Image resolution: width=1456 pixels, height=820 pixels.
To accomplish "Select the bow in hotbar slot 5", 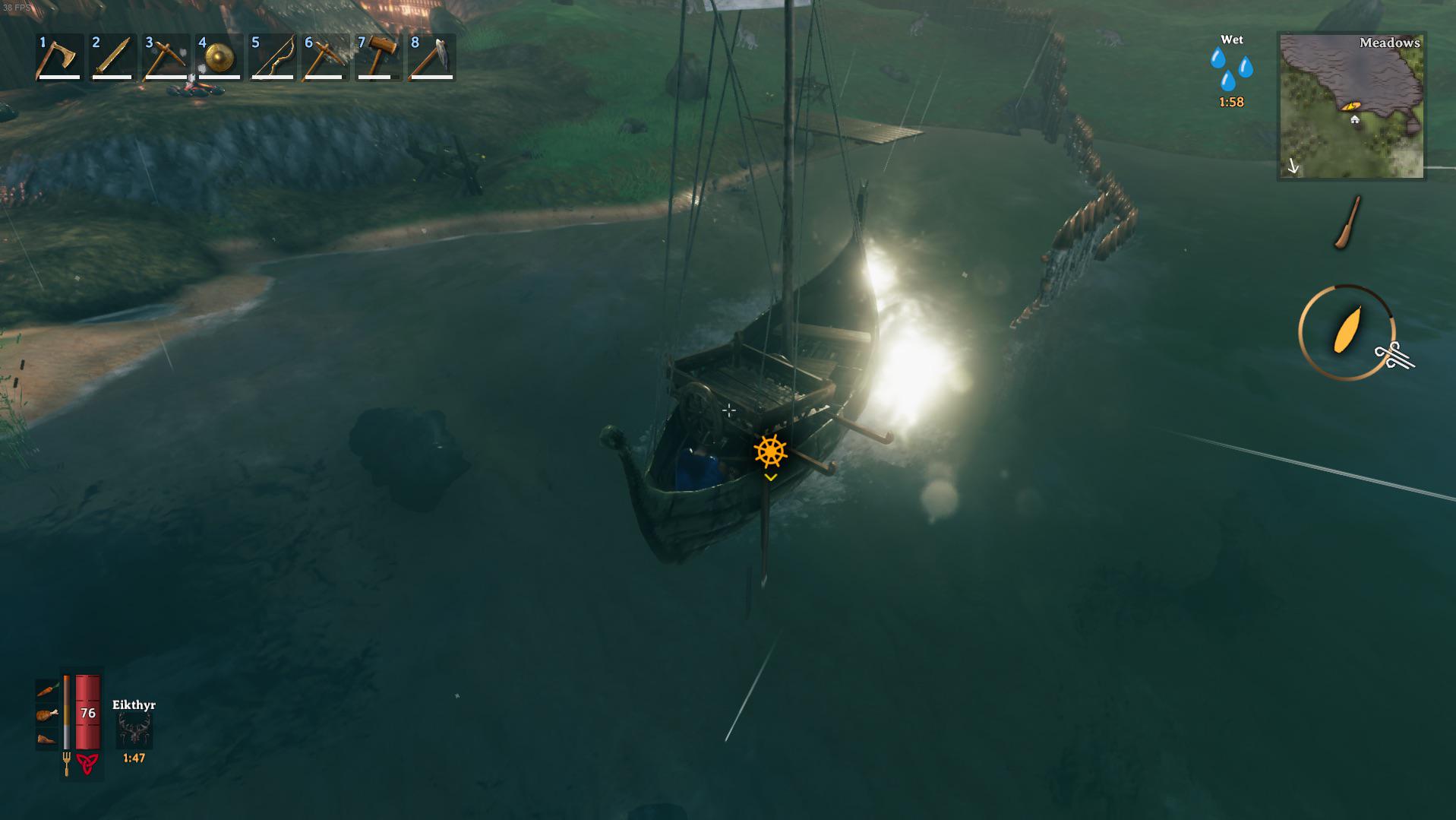I will (x=273, y=59).
